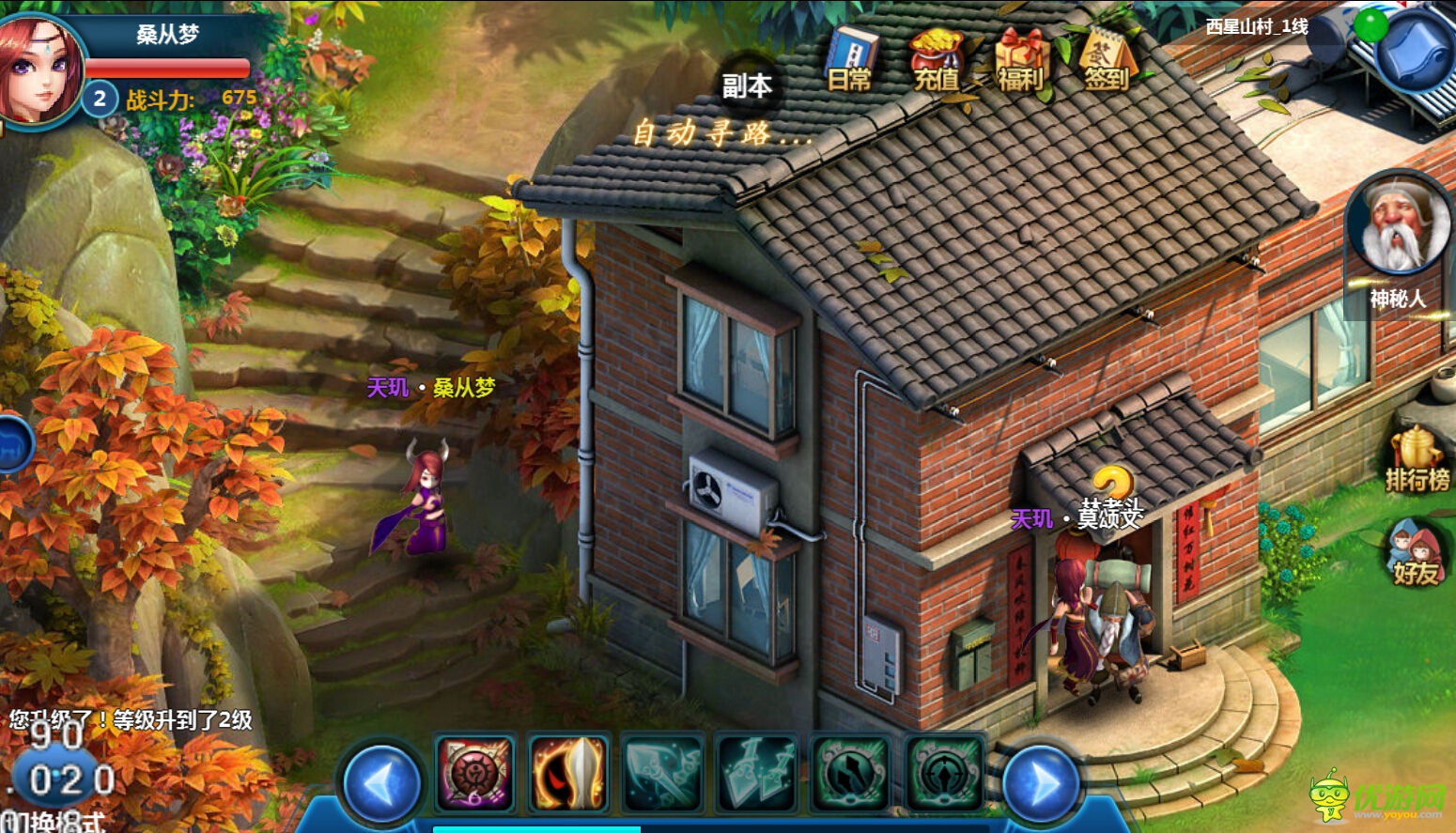1456x833 pixels.
Task: Open the 充值 recharge gold bag
Action: (936, 60)
